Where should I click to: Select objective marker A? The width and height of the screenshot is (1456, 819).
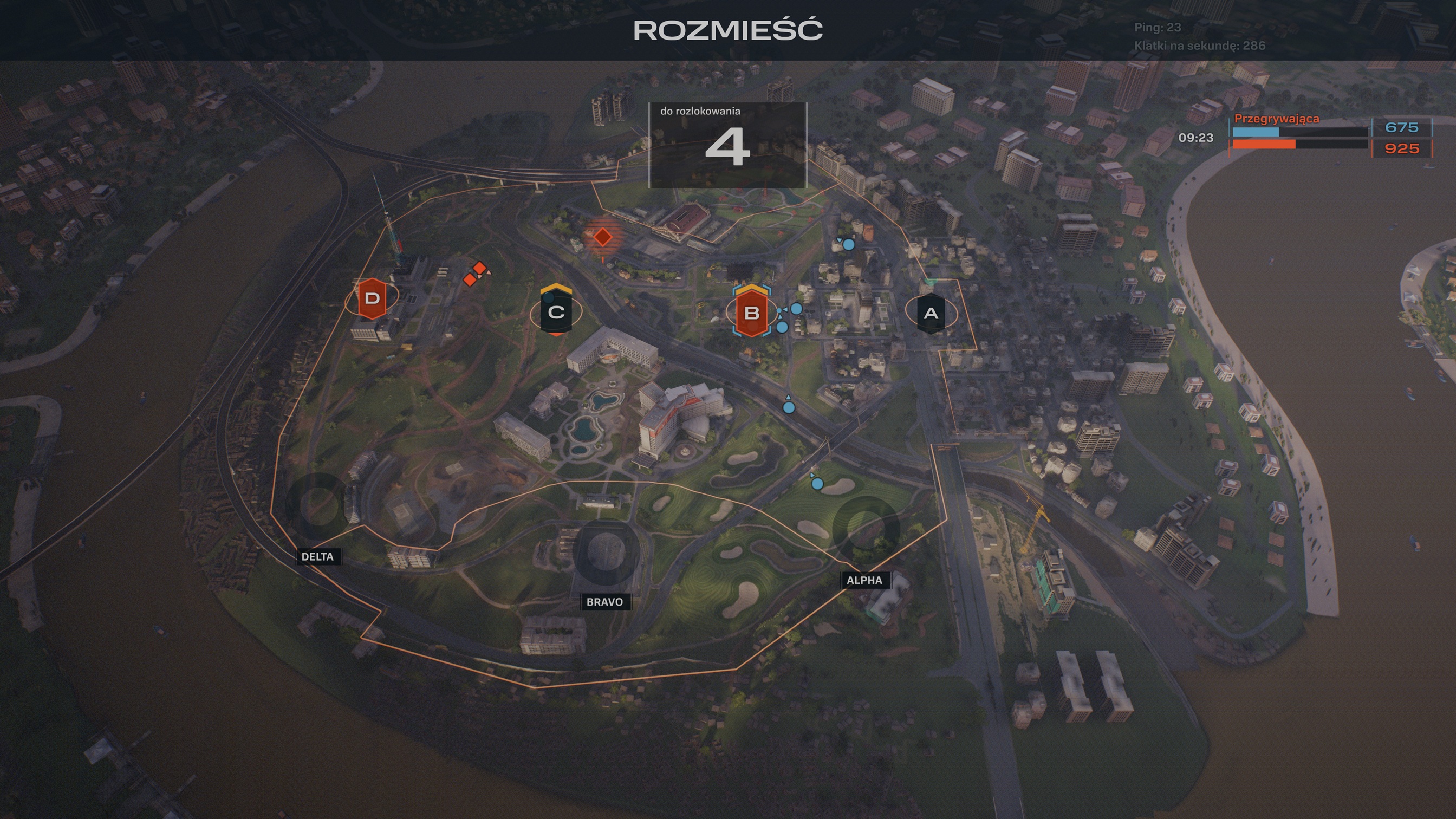(x=931, y=313)
